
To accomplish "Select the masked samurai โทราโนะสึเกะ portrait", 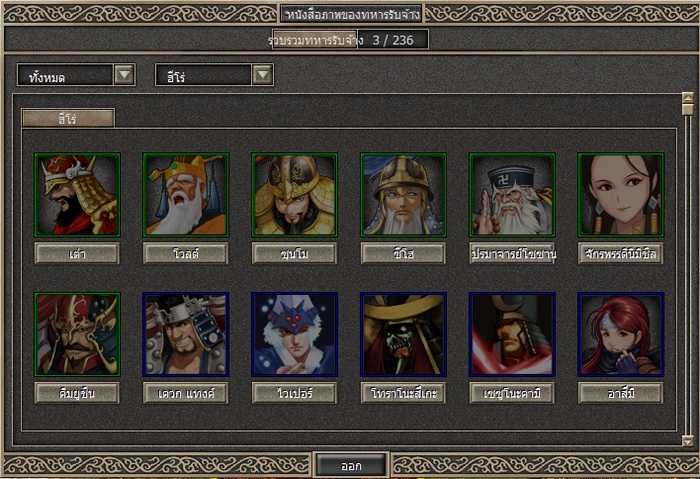I will [x=403, y=334].
